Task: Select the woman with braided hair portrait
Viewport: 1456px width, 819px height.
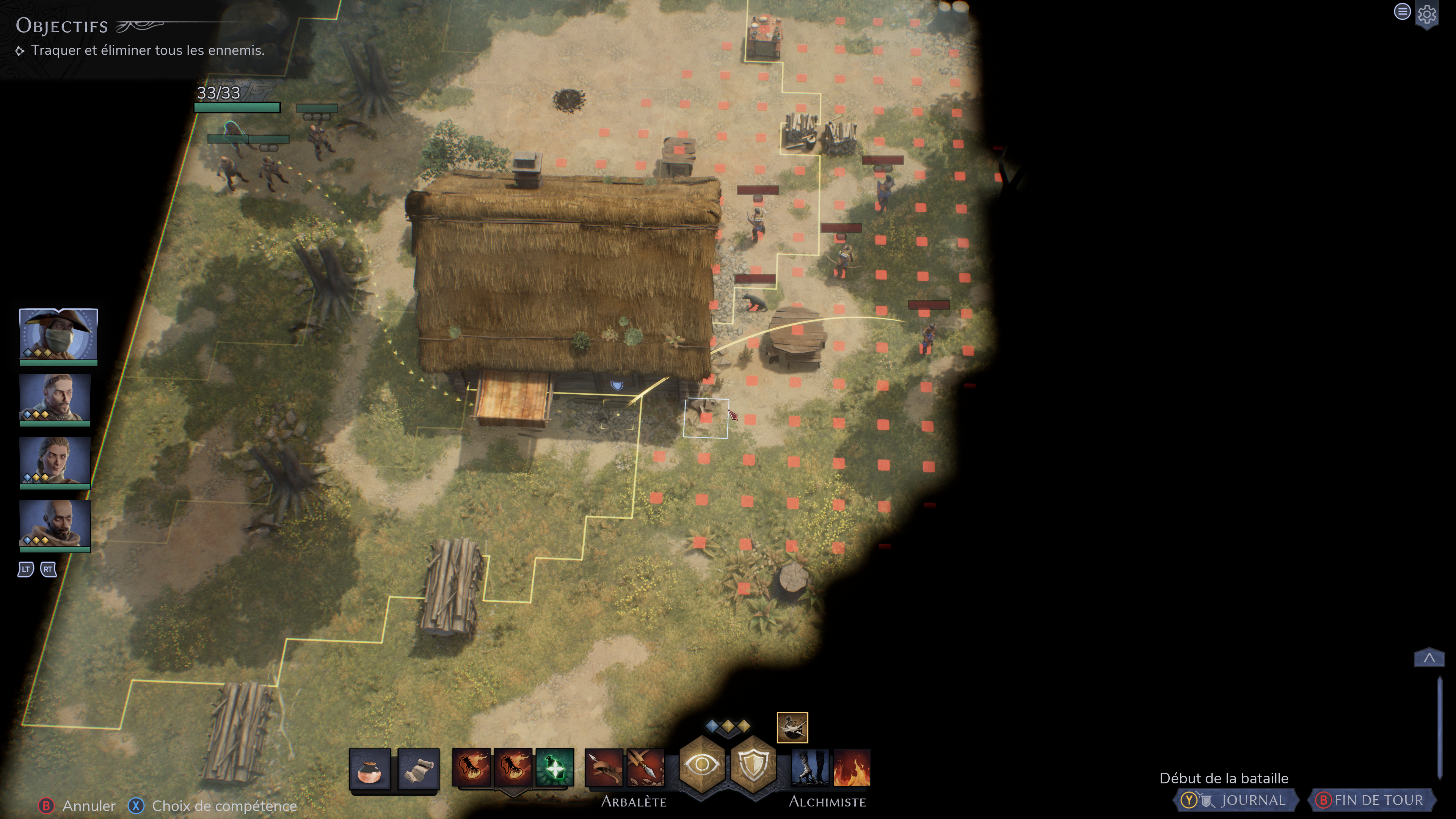Action: pyautogui.click(x=55, y=461)
